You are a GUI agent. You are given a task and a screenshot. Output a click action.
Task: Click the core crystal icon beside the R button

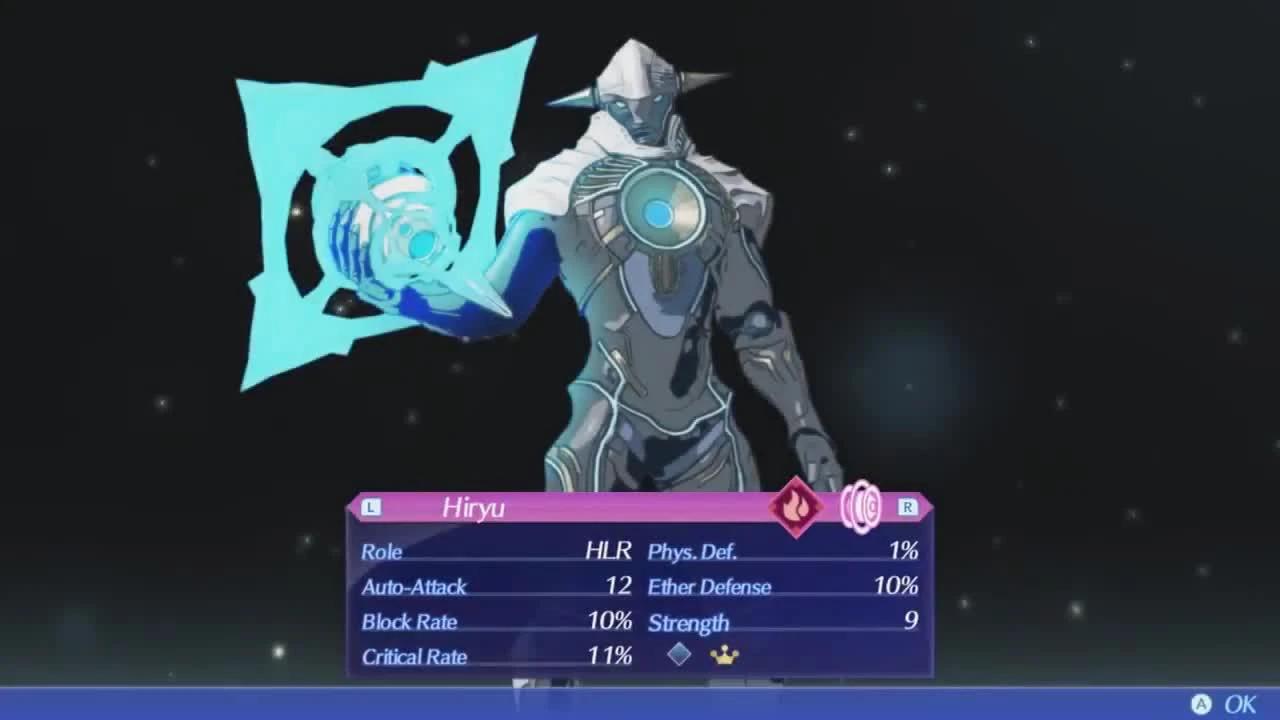tap(860, 508)
